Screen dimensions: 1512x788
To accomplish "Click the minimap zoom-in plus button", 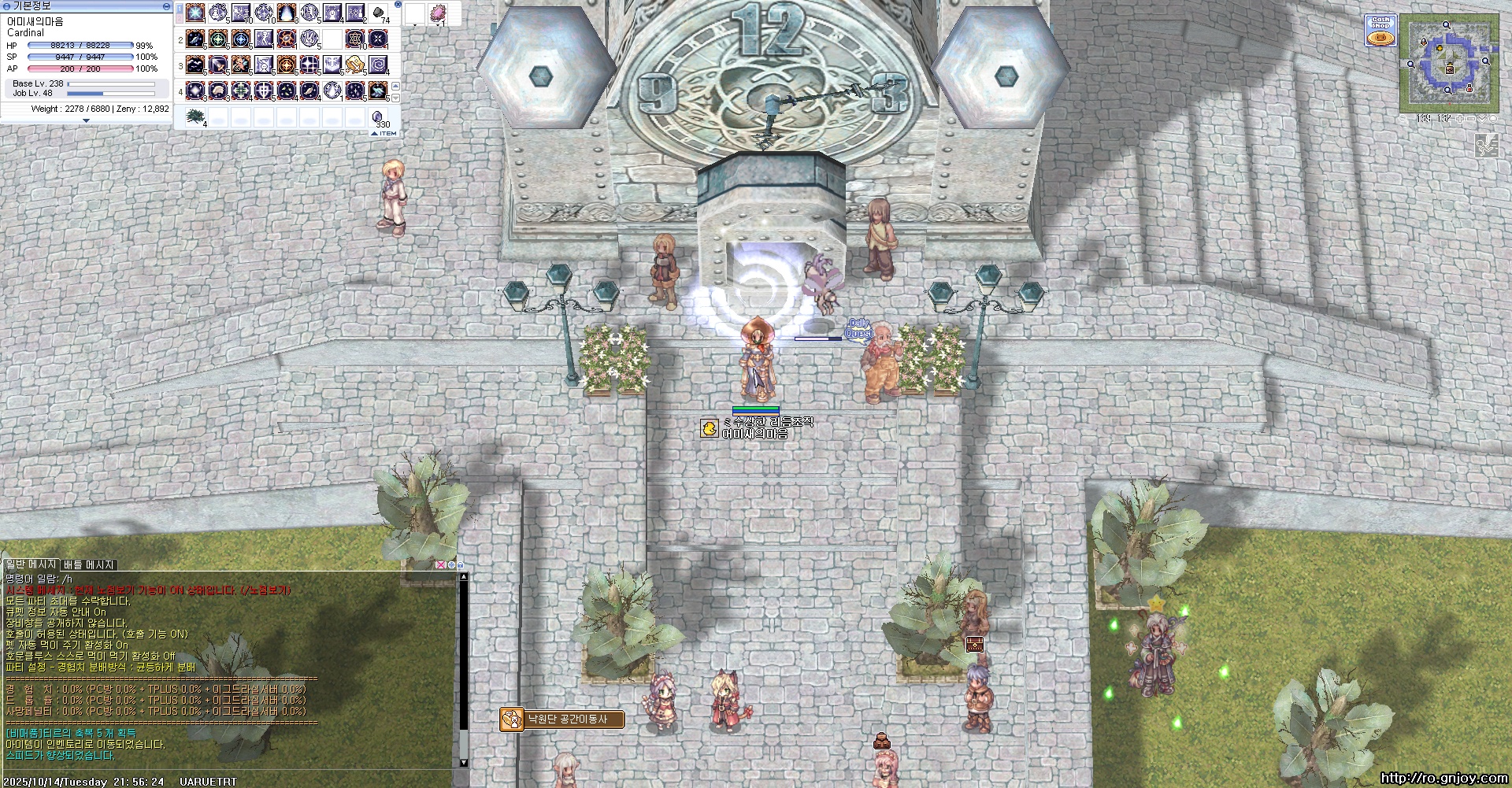I will pyautogui.click(x=1459, y=119).
